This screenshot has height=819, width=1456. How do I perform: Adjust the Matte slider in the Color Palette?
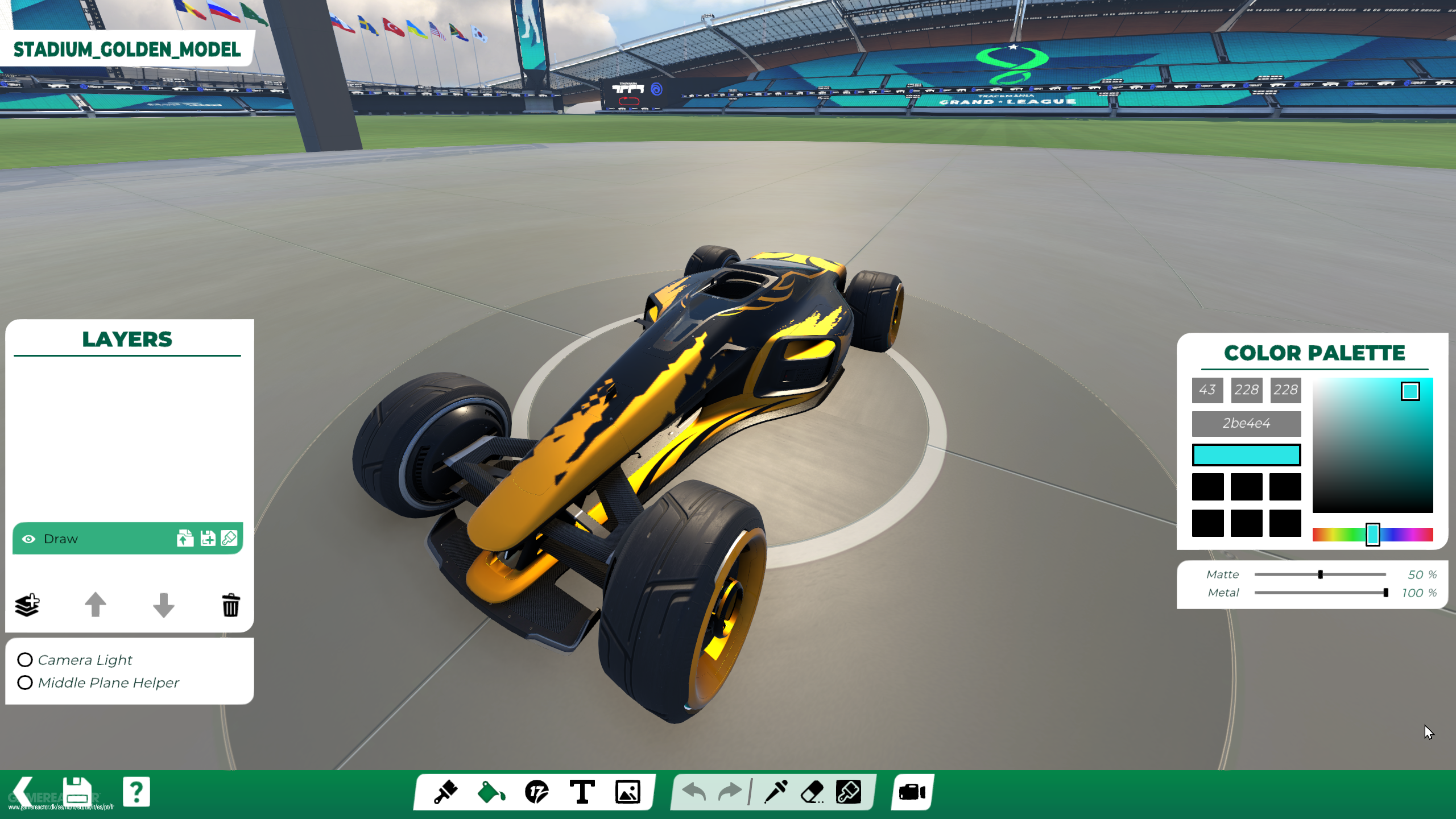point(1319,574)
